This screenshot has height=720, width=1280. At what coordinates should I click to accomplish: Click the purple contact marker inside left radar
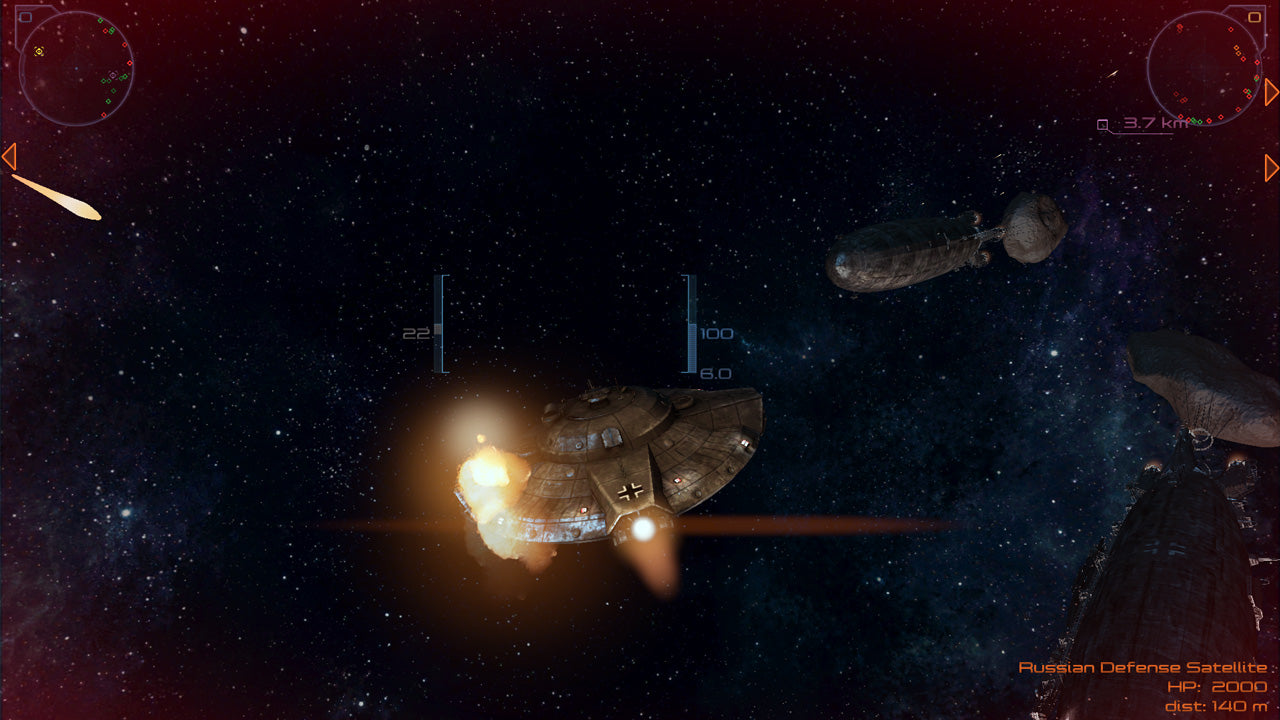click(112, 74)
